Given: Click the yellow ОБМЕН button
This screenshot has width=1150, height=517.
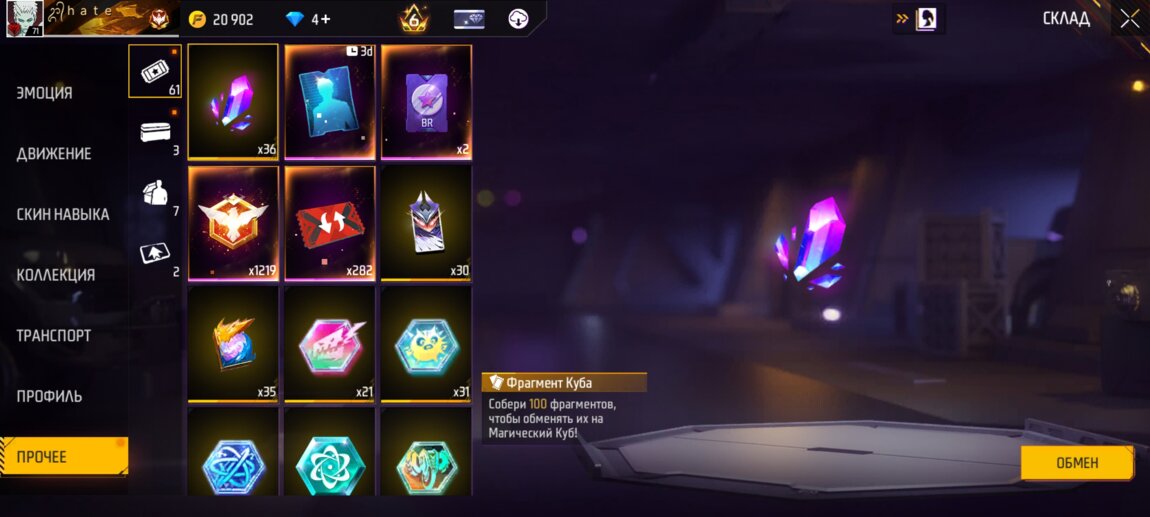Looking at the screenshot, I should pos(1076,463).
